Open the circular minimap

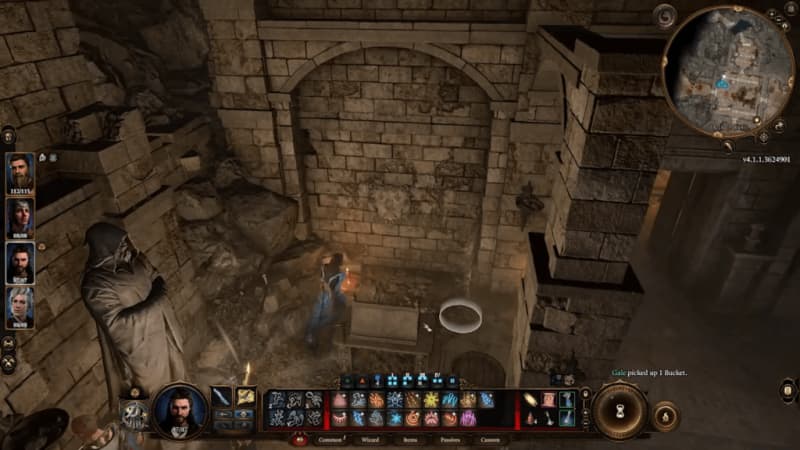[728, 69]
